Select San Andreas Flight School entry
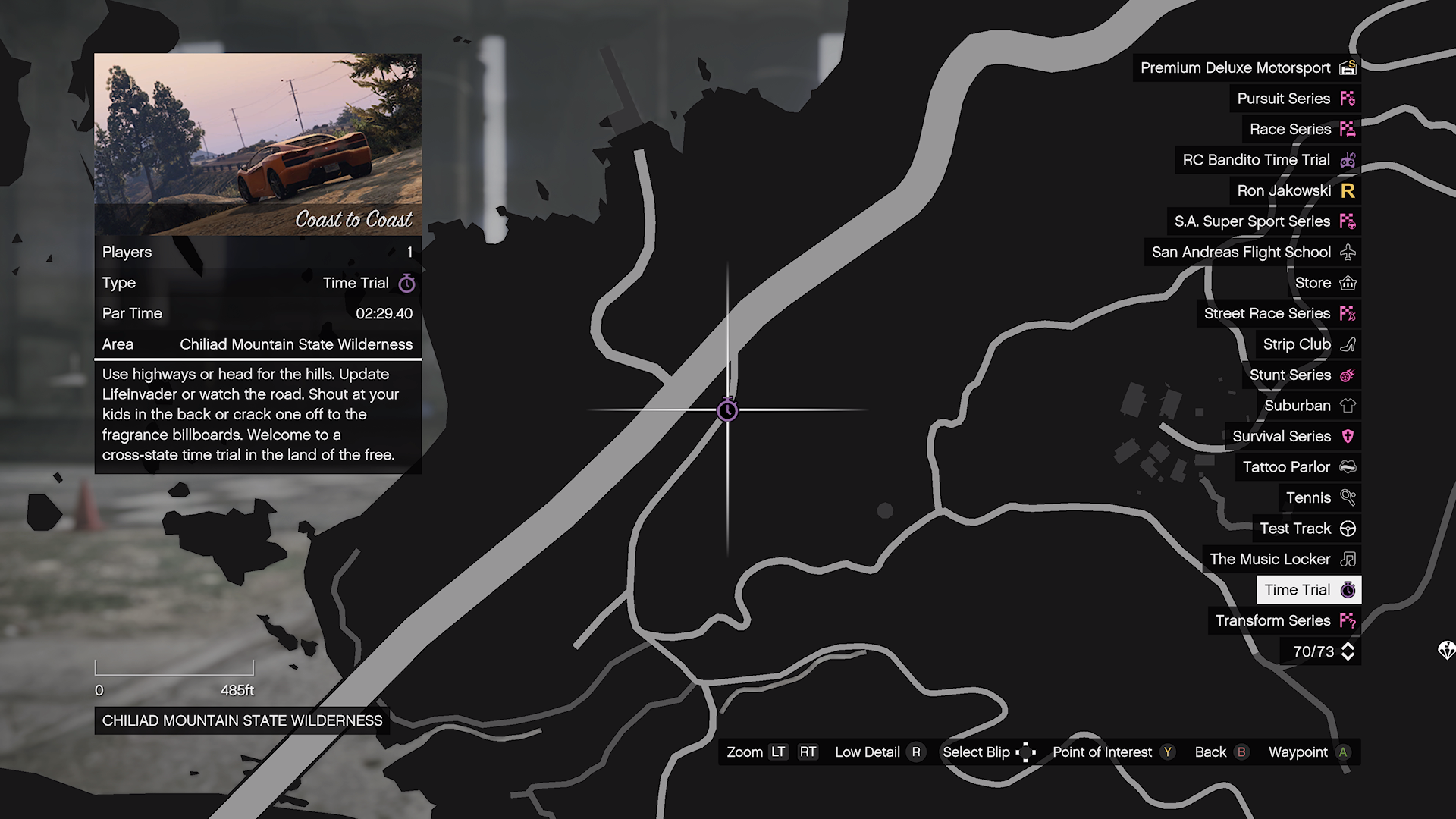 point(1252,253)
